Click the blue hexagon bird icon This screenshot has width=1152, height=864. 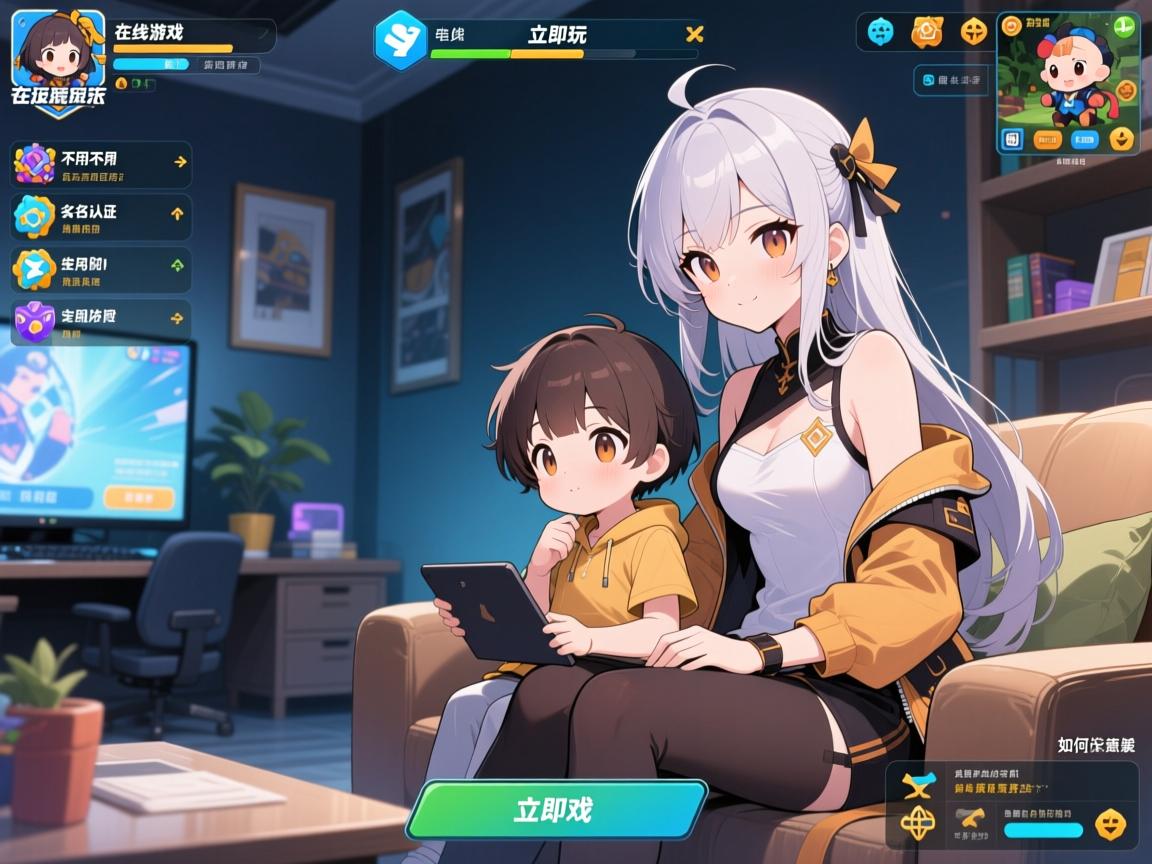click(x=400, y=39)
